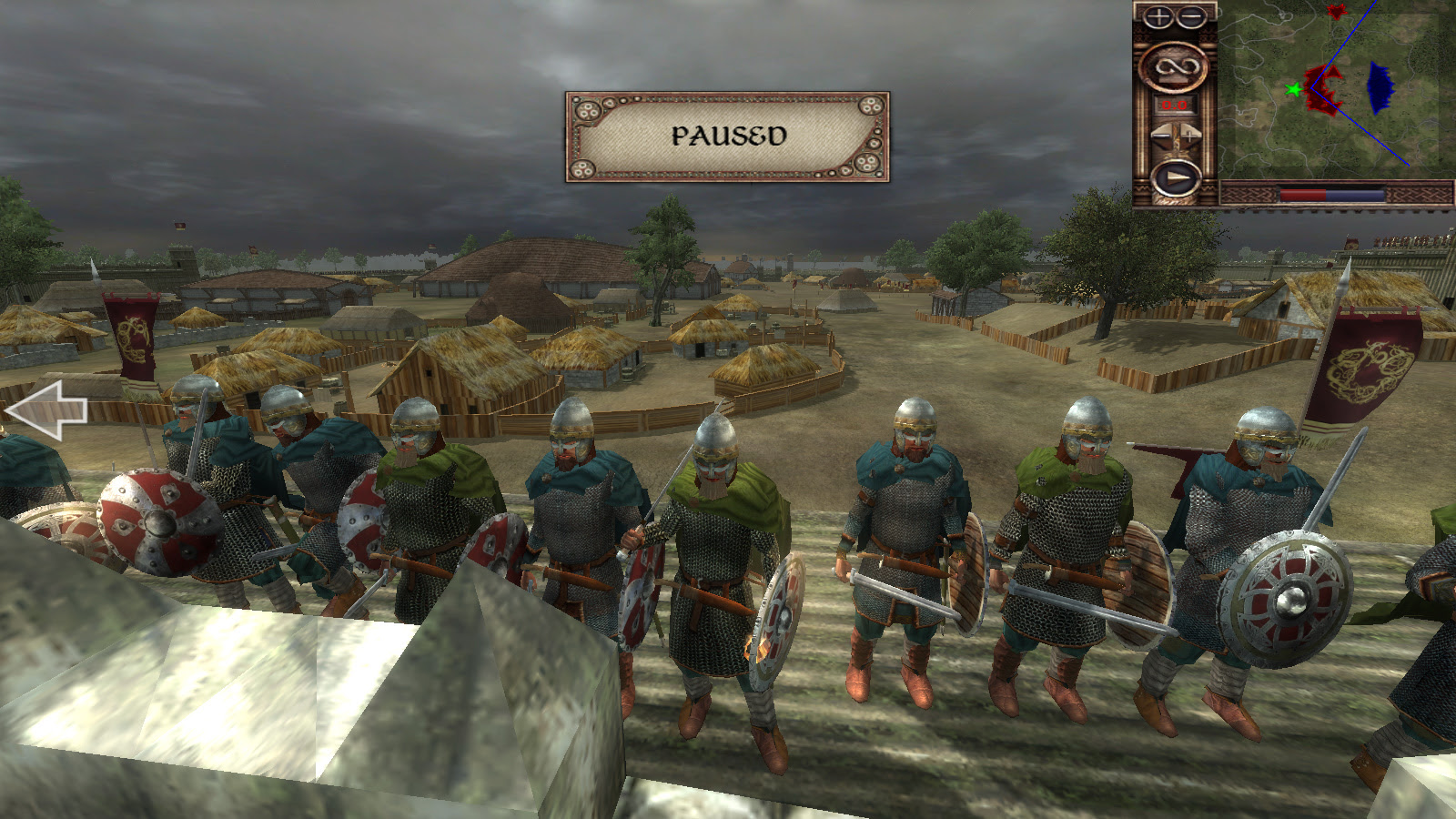The width and height of the screenshot is (1456, 819).
Task: Click the white left arrow button
Action: [47, 409]
